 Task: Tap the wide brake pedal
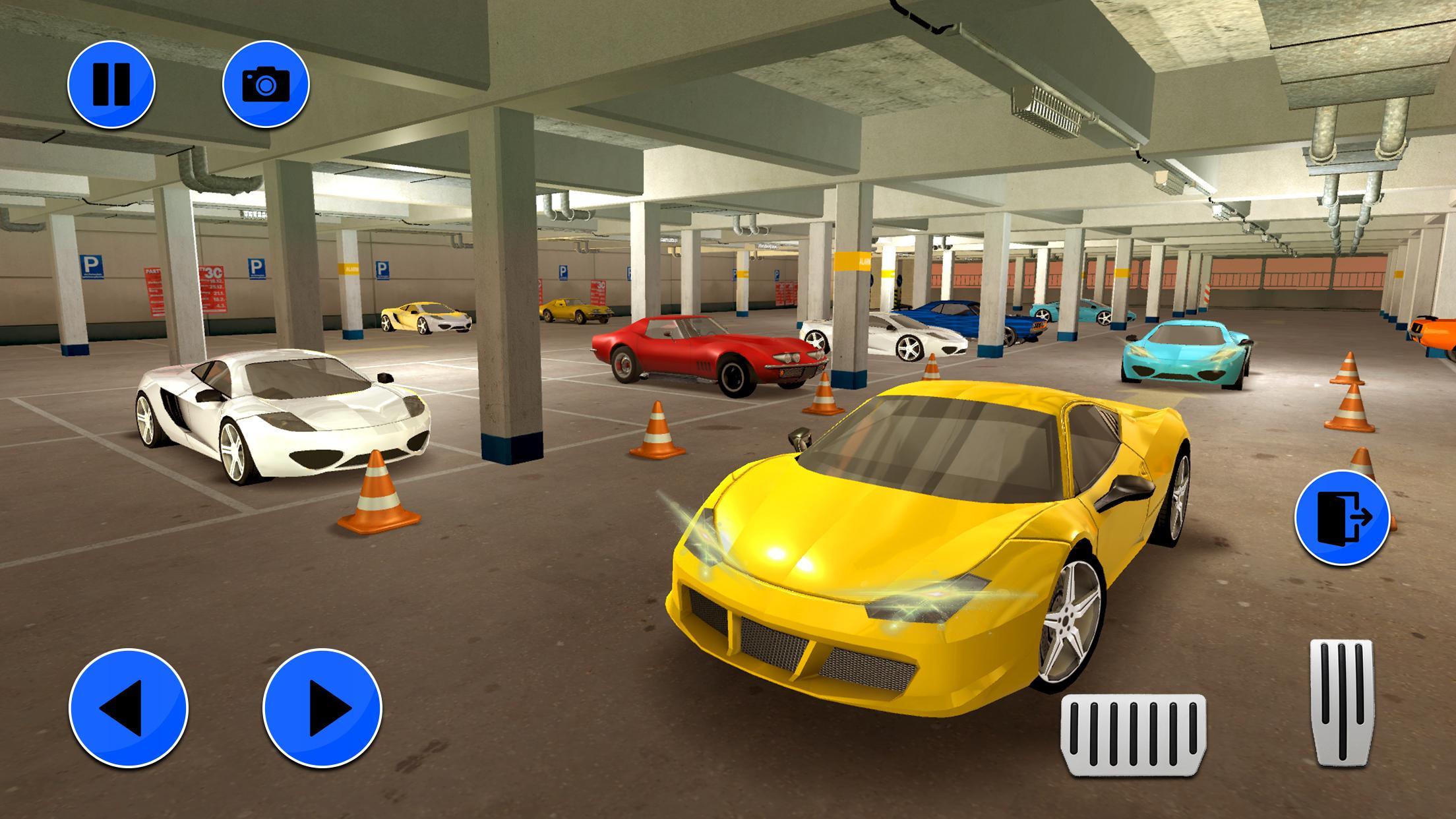click(1133, 735)
